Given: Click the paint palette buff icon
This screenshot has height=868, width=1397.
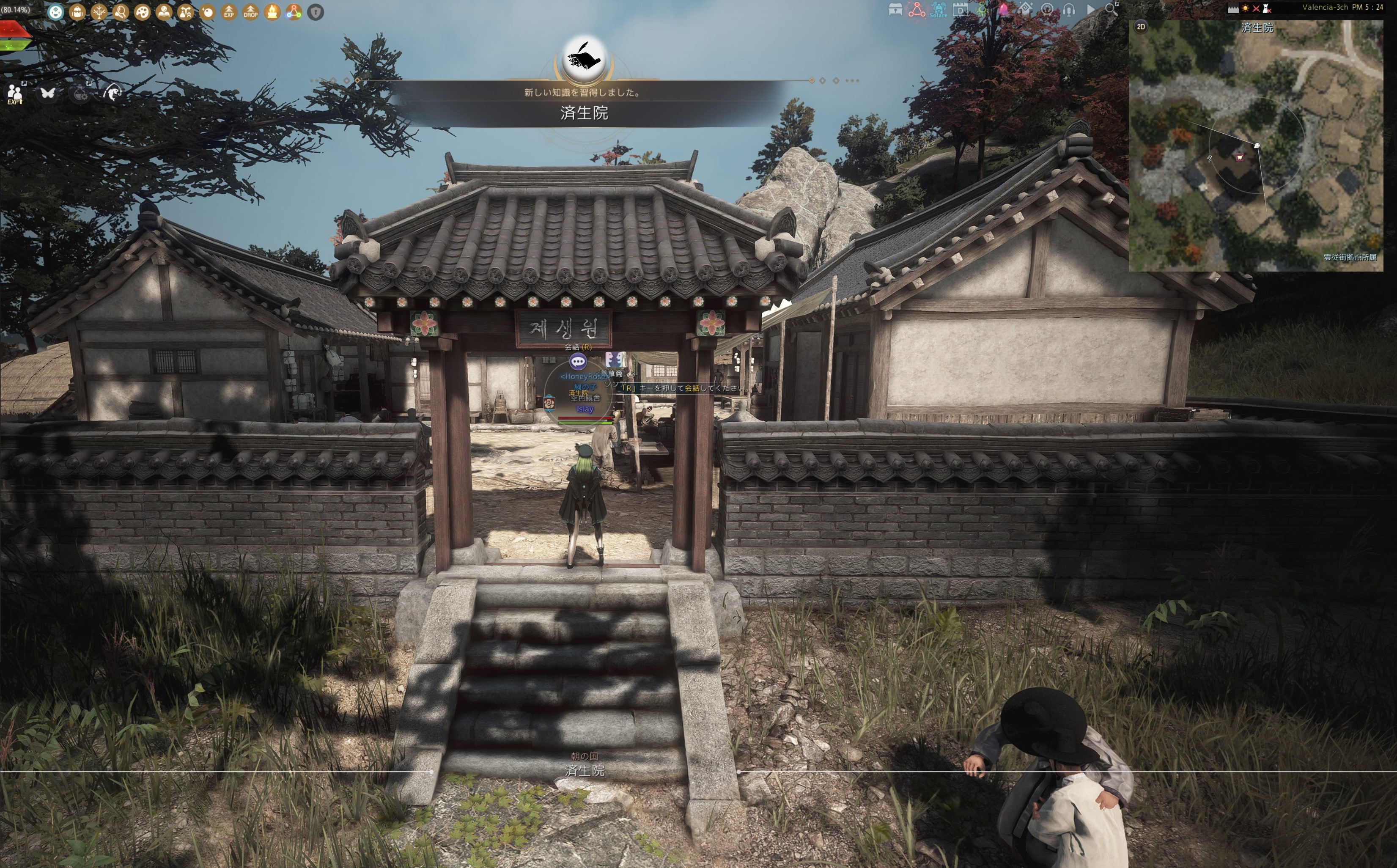Looking at the screenshot, I should [143, 12].
